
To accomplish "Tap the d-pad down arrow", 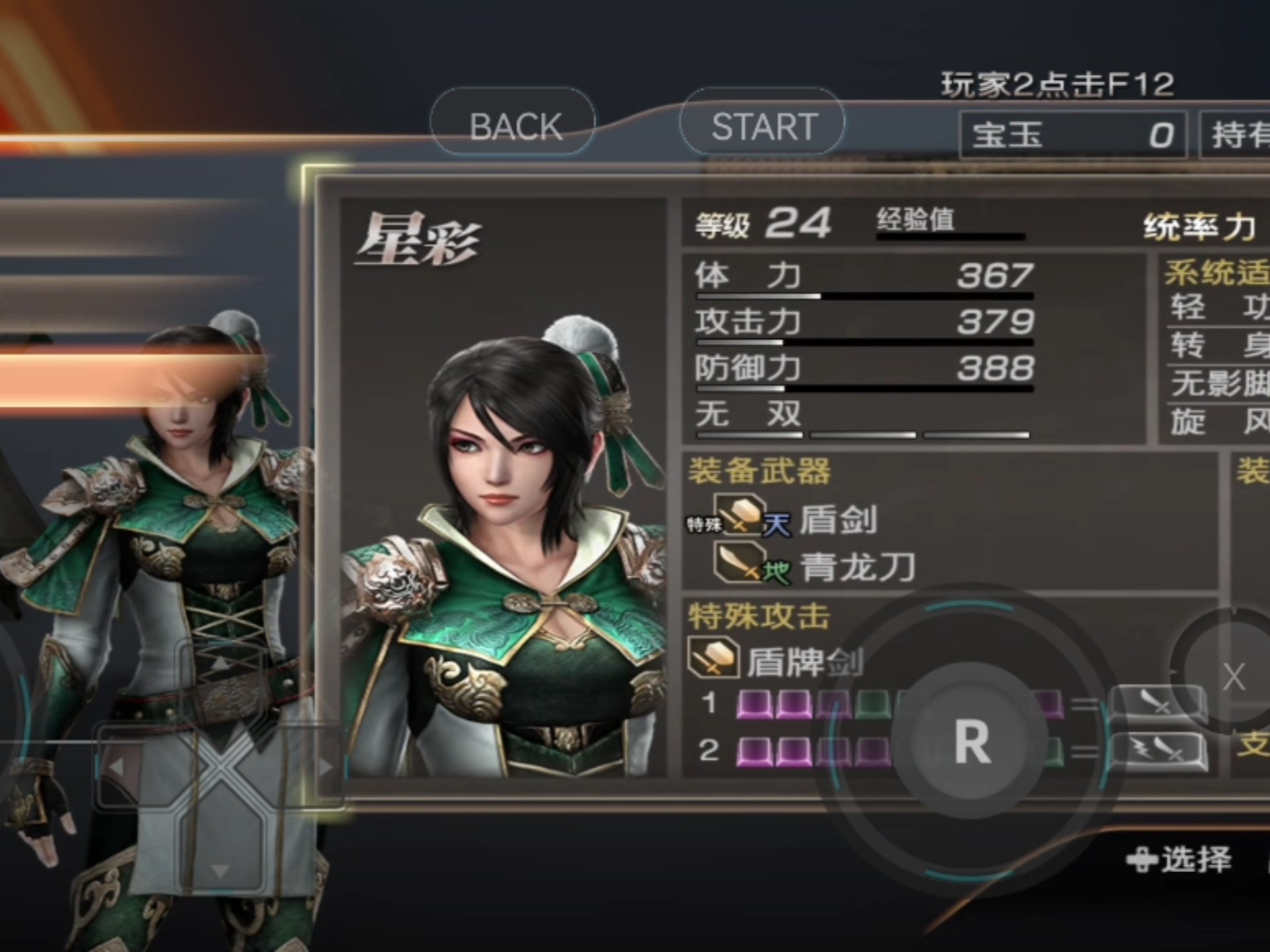I will click(x=220, y=870).
